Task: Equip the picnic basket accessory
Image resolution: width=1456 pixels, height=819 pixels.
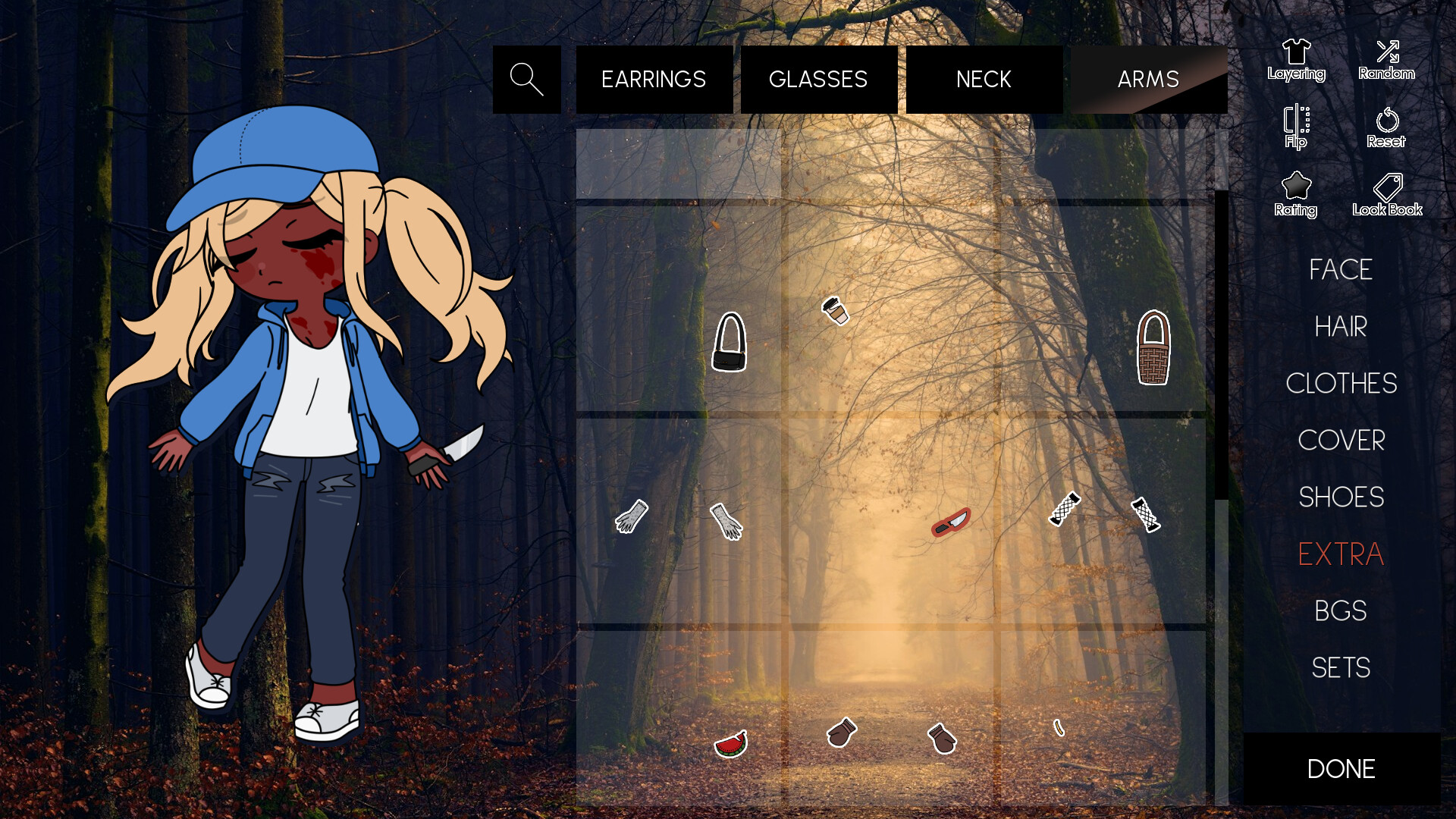Action: 1153,347
